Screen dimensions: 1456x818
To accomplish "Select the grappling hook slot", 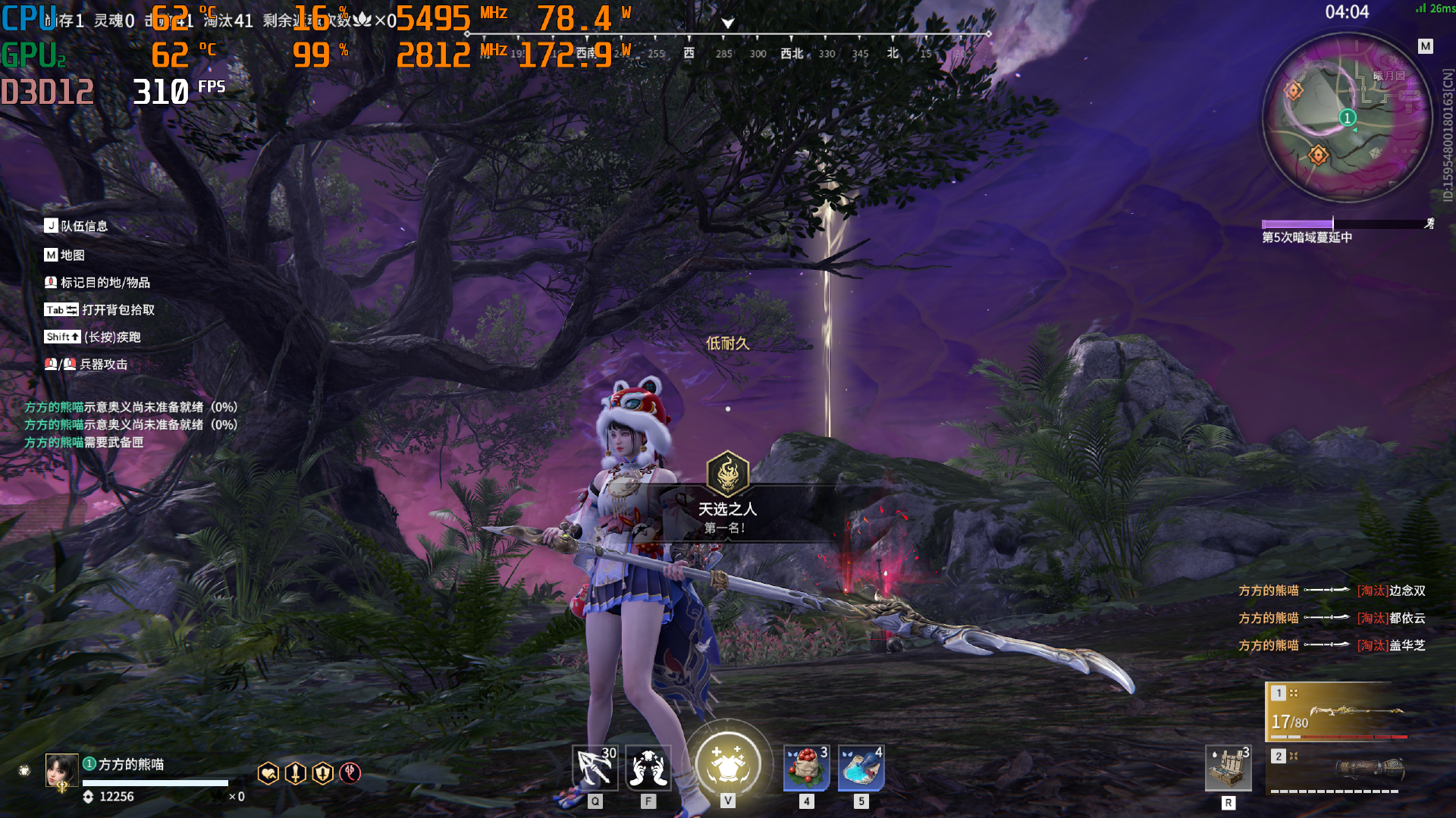I will (x=595, y=768).
